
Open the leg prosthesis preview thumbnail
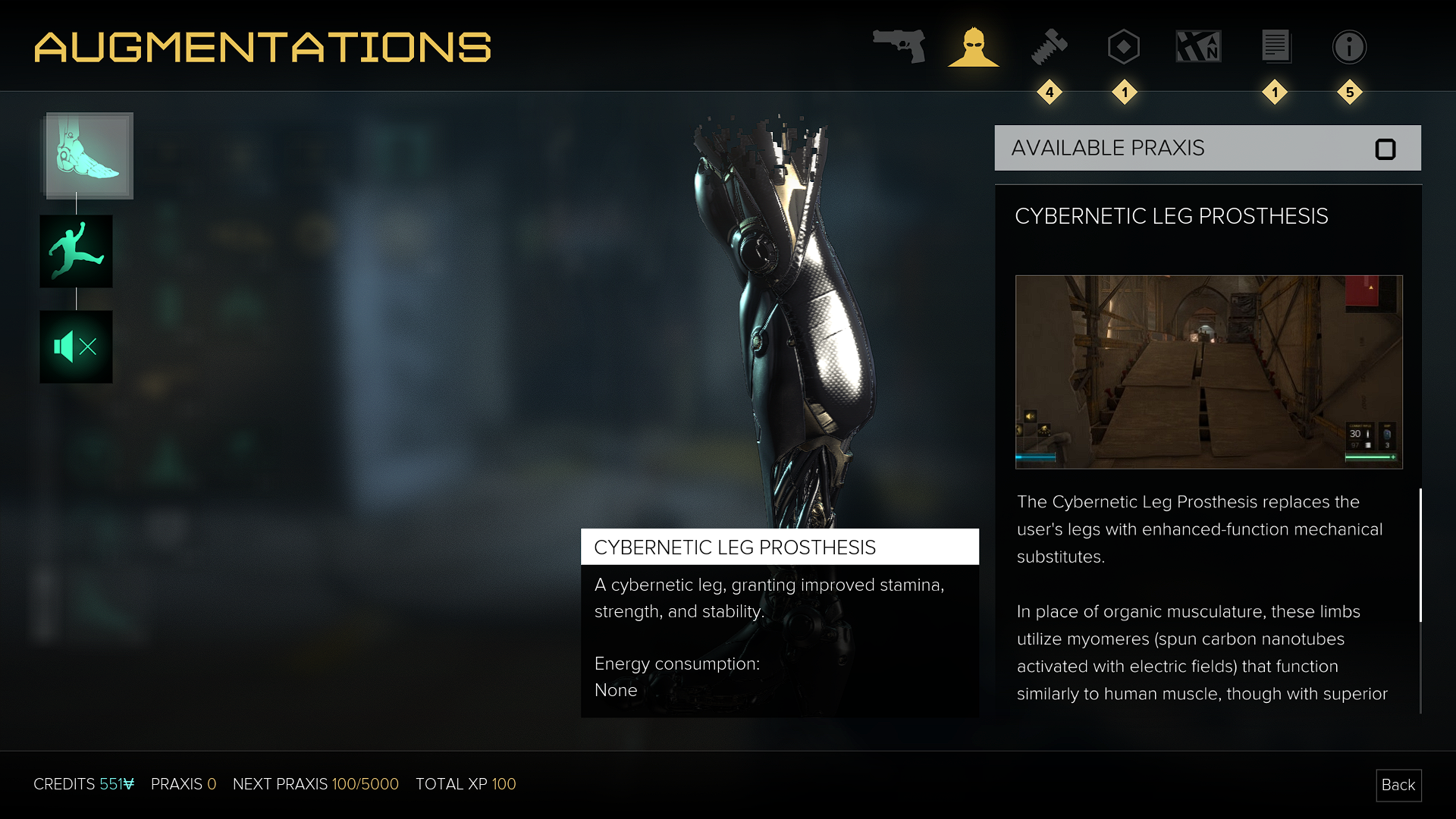pyautogui.click(x=1209, y=372)
